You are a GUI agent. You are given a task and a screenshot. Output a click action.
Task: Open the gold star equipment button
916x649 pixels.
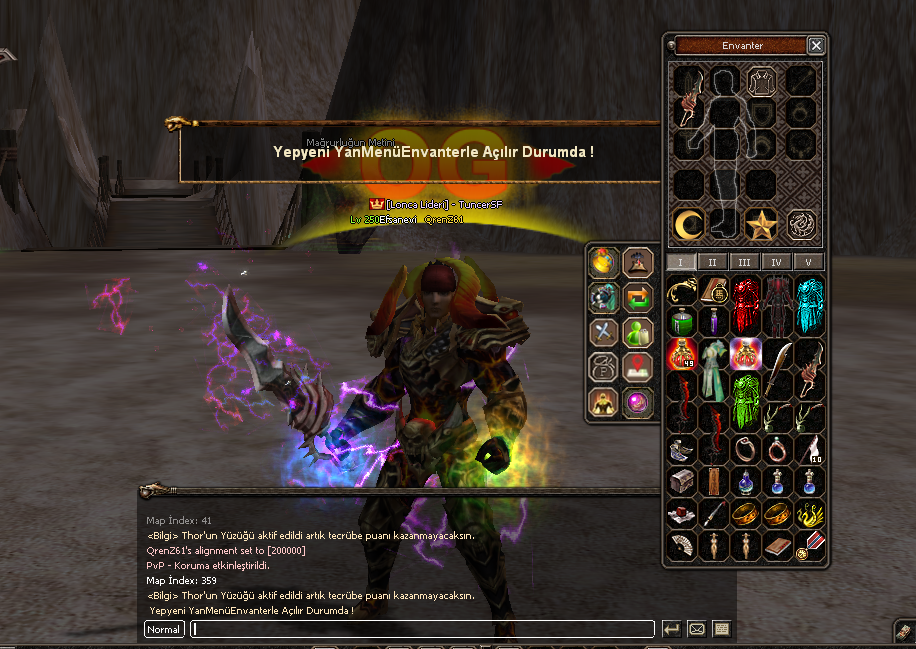pos(762,224)
